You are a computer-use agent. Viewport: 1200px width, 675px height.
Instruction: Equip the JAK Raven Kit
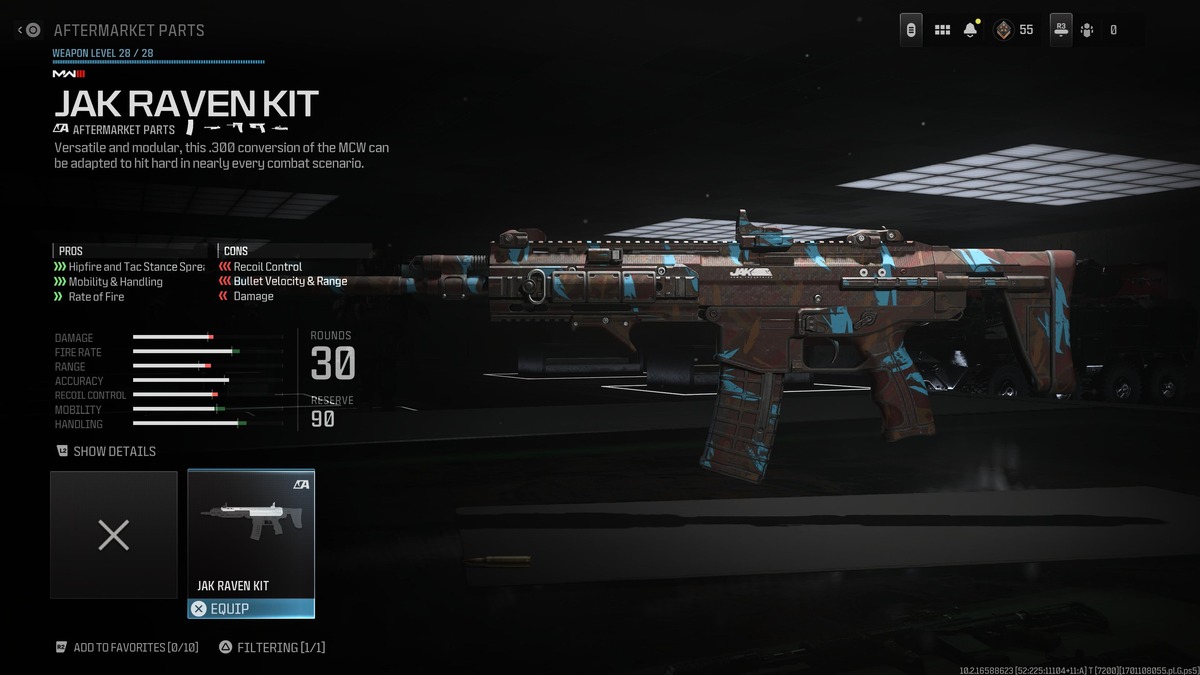(x=251, y=608)
